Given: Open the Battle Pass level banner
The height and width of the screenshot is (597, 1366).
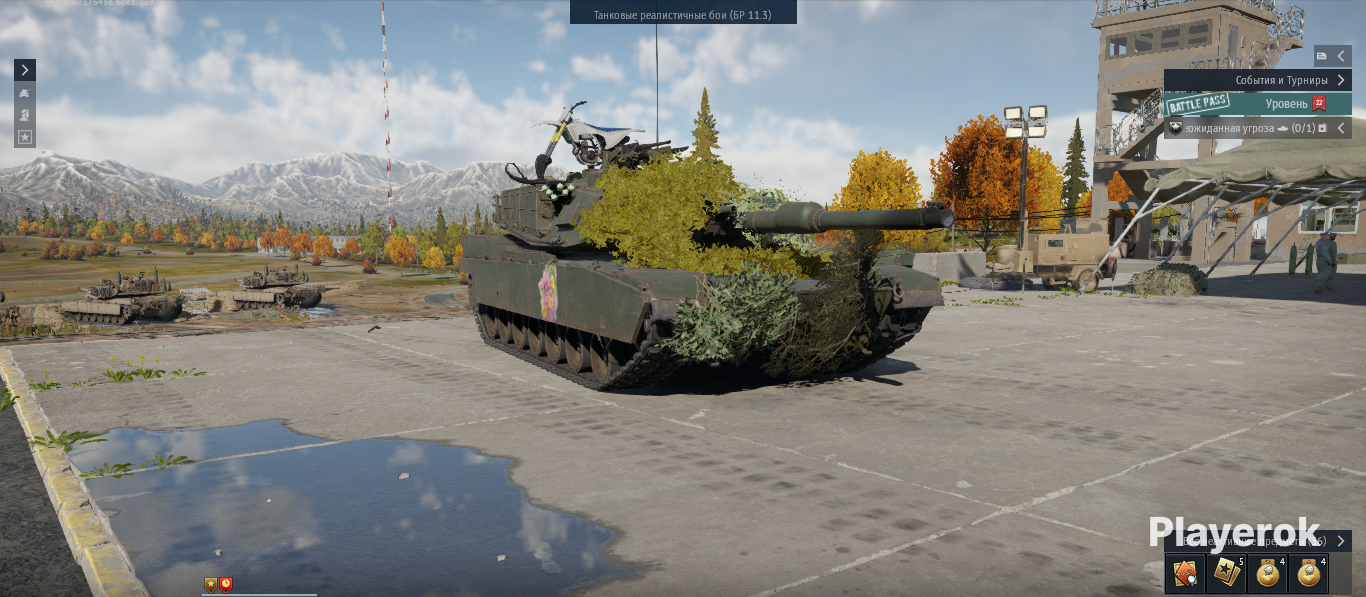Looking at the screenshot, I should pos(1257,104).
